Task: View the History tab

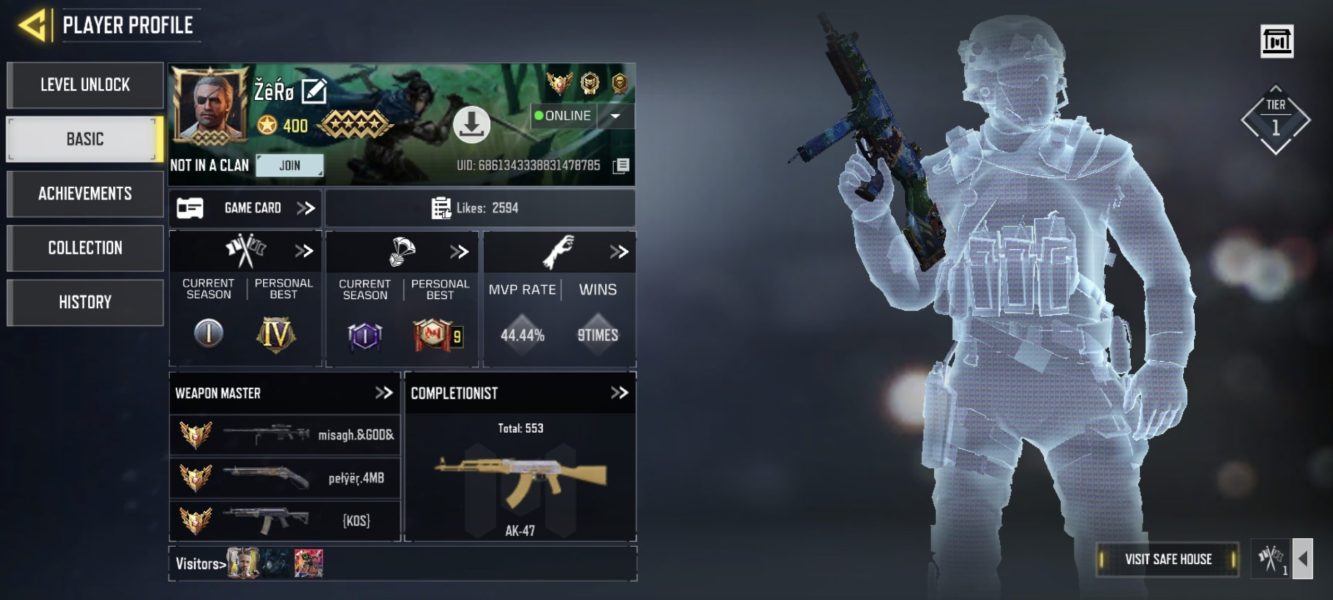Action: [85, 302]
